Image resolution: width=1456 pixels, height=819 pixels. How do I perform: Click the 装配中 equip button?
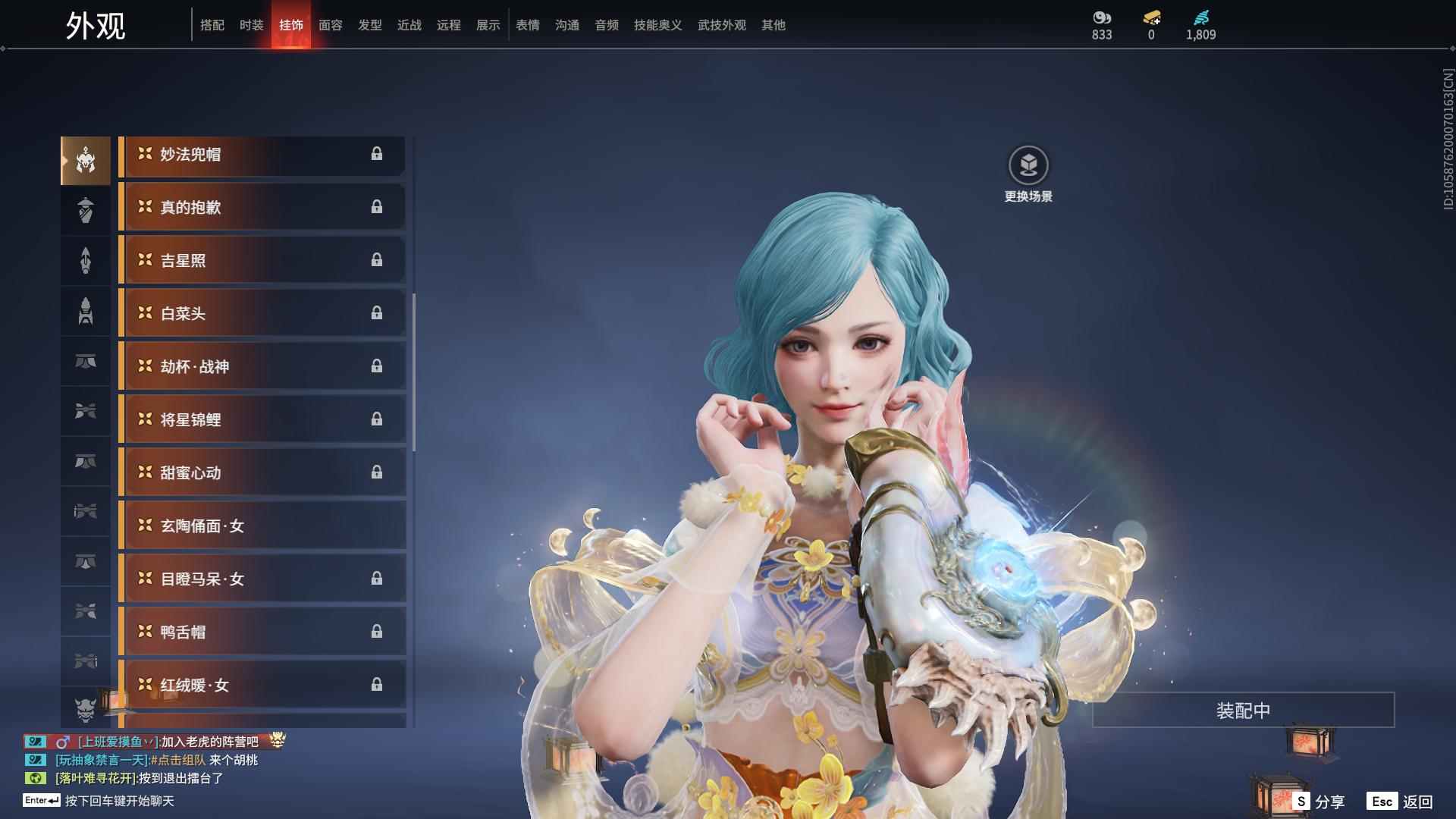pos(1243,711)
